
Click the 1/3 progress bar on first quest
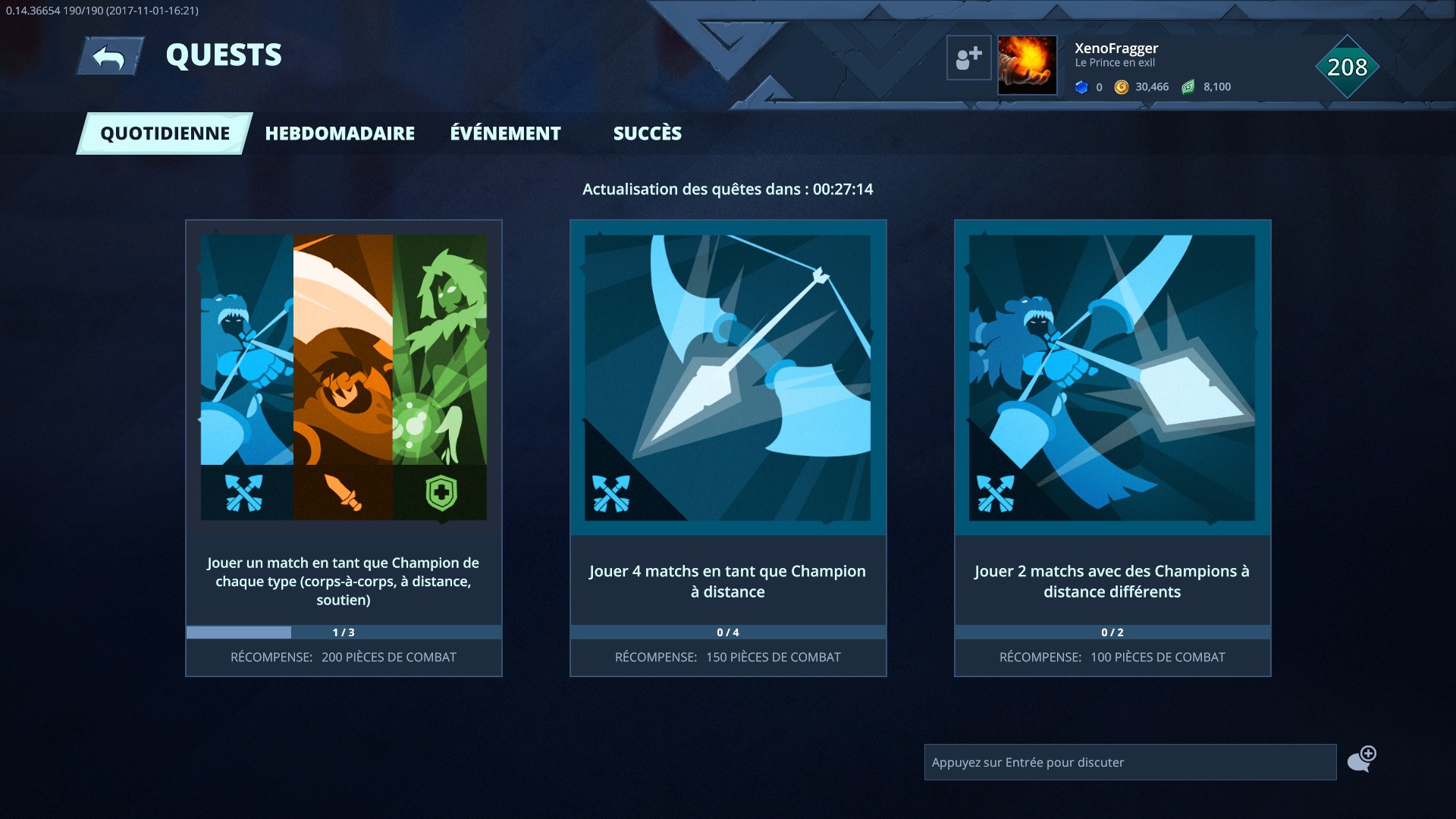pyautogui.click(x=343, y=631)
